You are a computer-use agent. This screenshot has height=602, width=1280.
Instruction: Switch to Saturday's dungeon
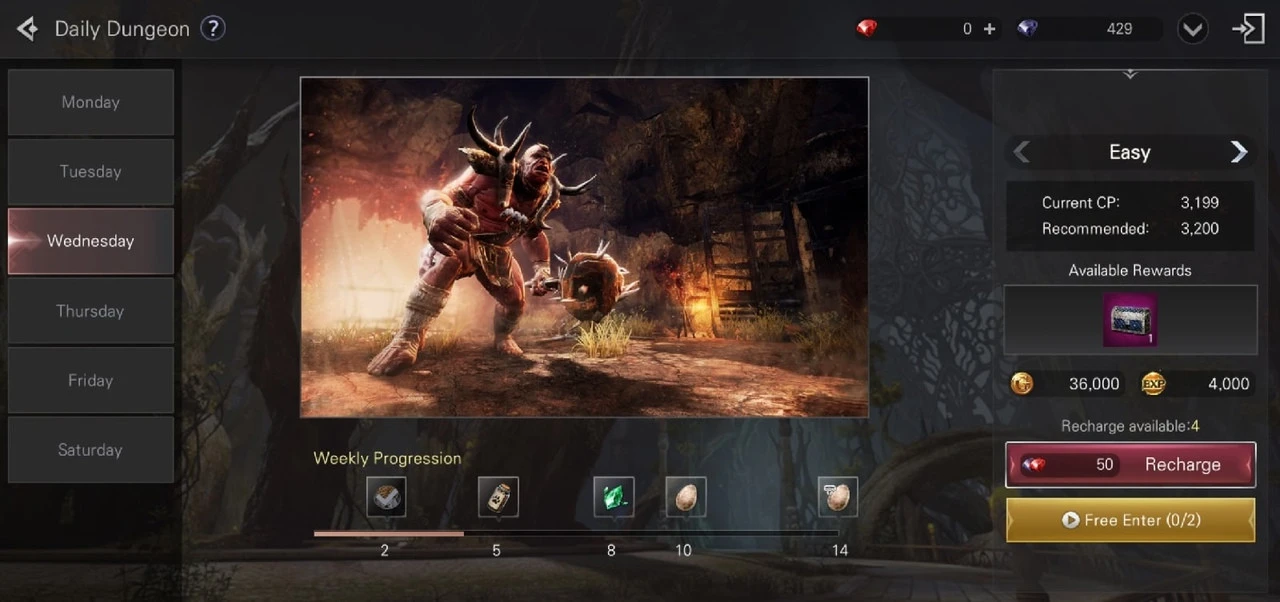click(x=90, y=450)
